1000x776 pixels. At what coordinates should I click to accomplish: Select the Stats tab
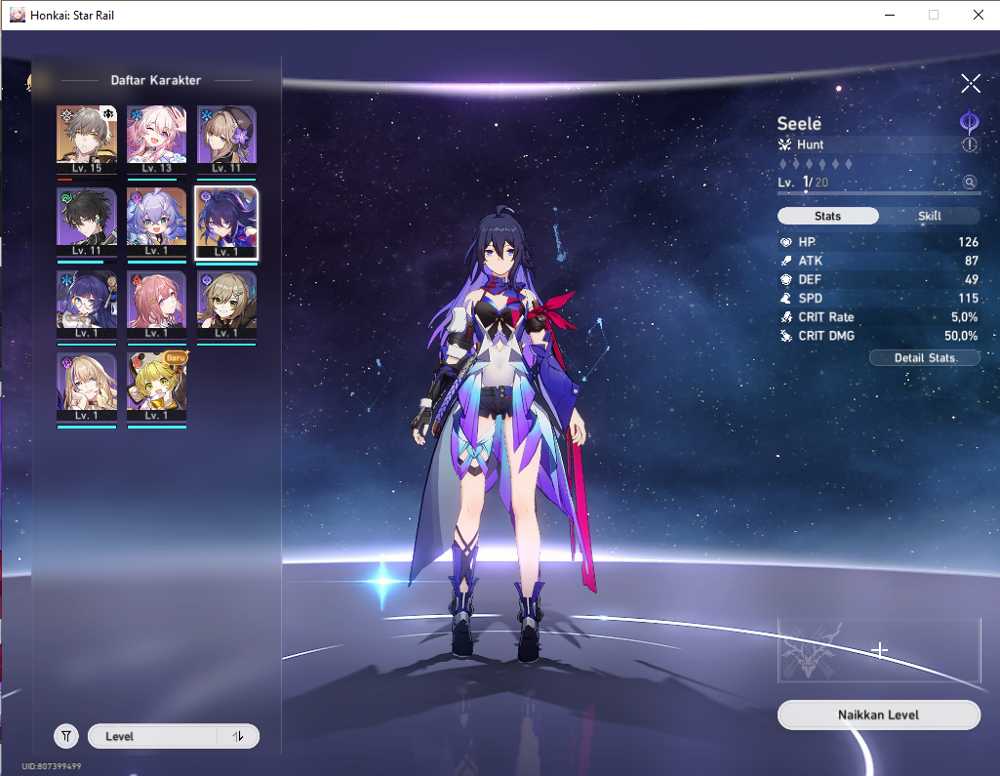[x=828, y=216]
